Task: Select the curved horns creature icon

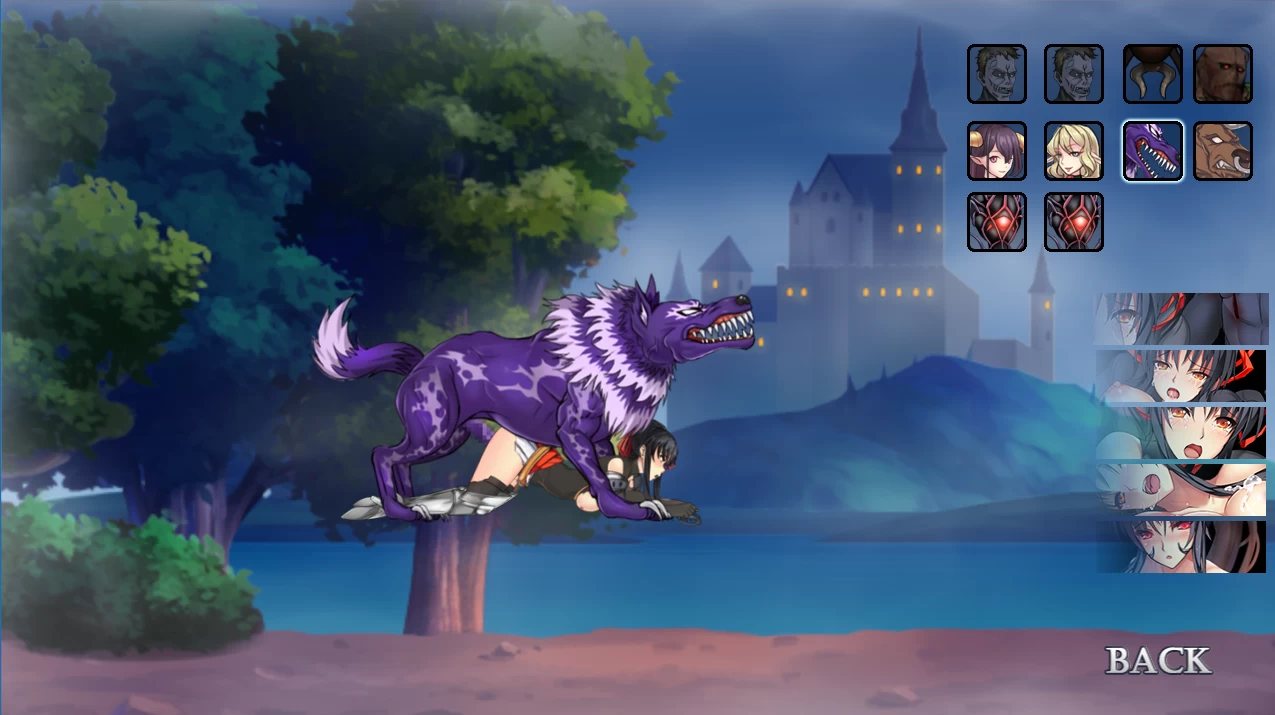Action: pyautogui.click(x=1152, y=74)
